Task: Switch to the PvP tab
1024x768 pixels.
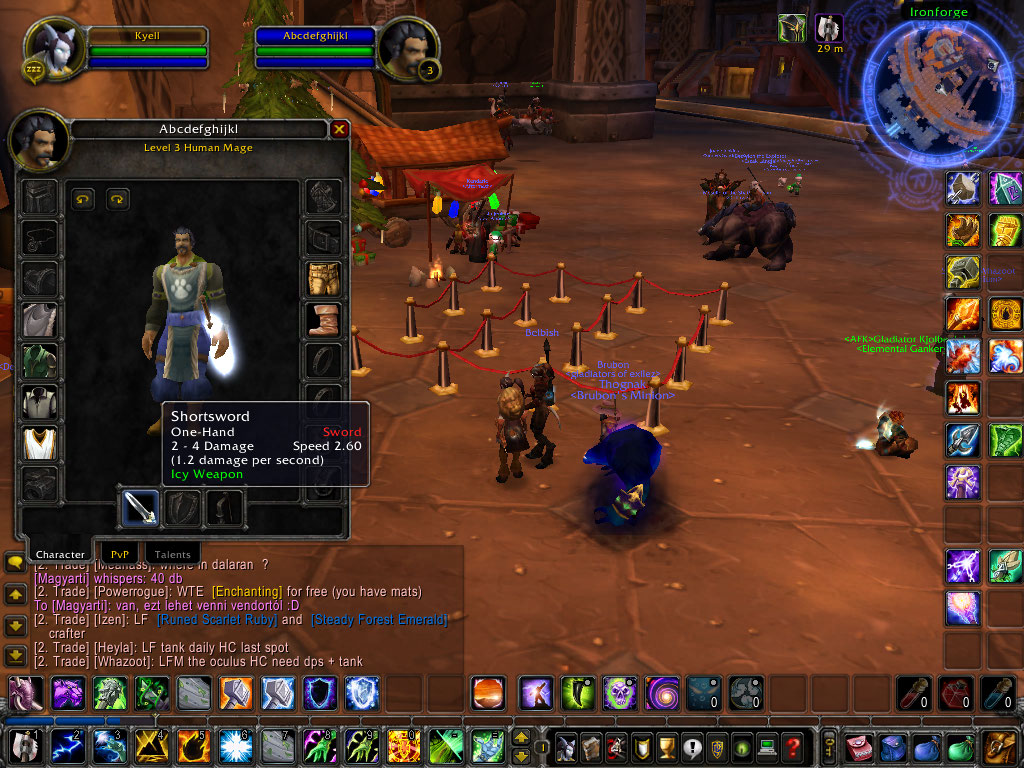Action: pyautogui.click(x=119, y=553)
